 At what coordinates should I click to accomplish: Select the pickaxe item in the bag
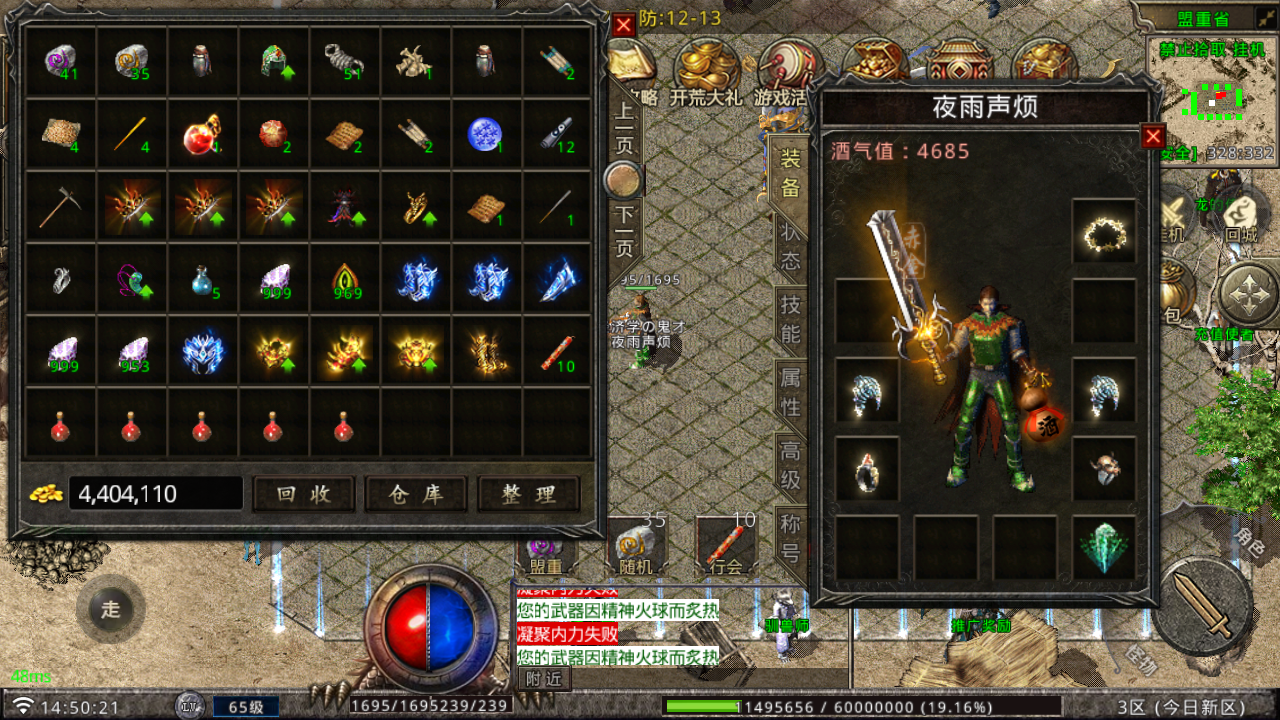tap(60, 207)
